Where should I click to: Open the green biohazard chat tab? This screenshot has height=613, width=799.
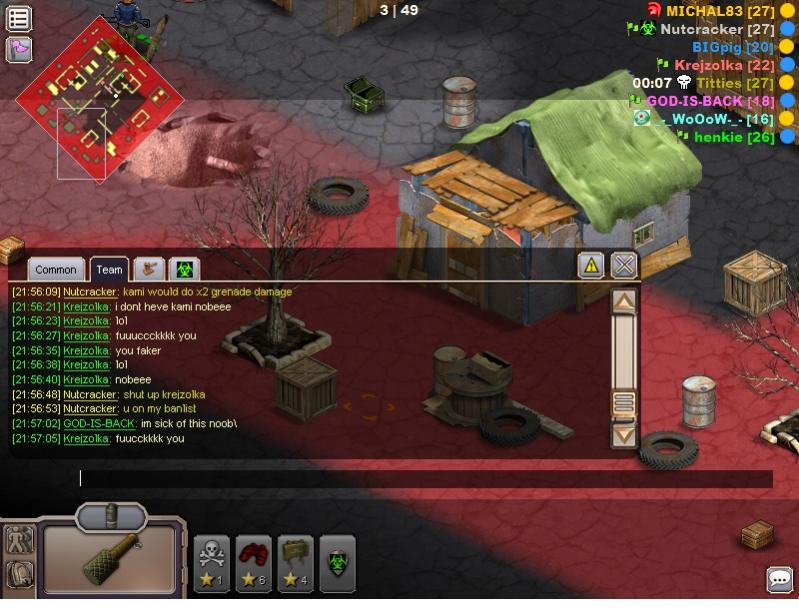[184, 269]
